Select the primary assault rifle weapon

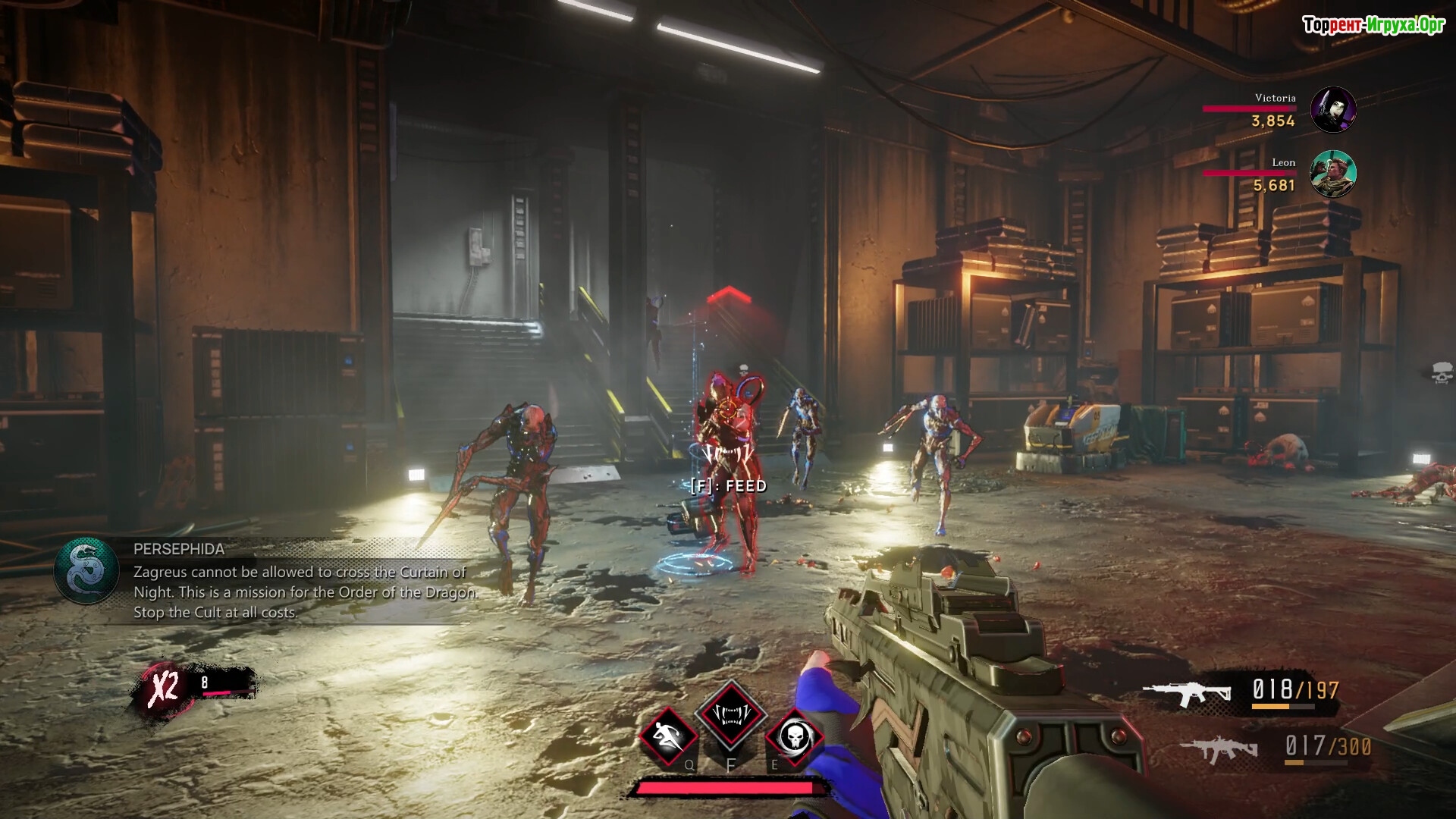1187,693
